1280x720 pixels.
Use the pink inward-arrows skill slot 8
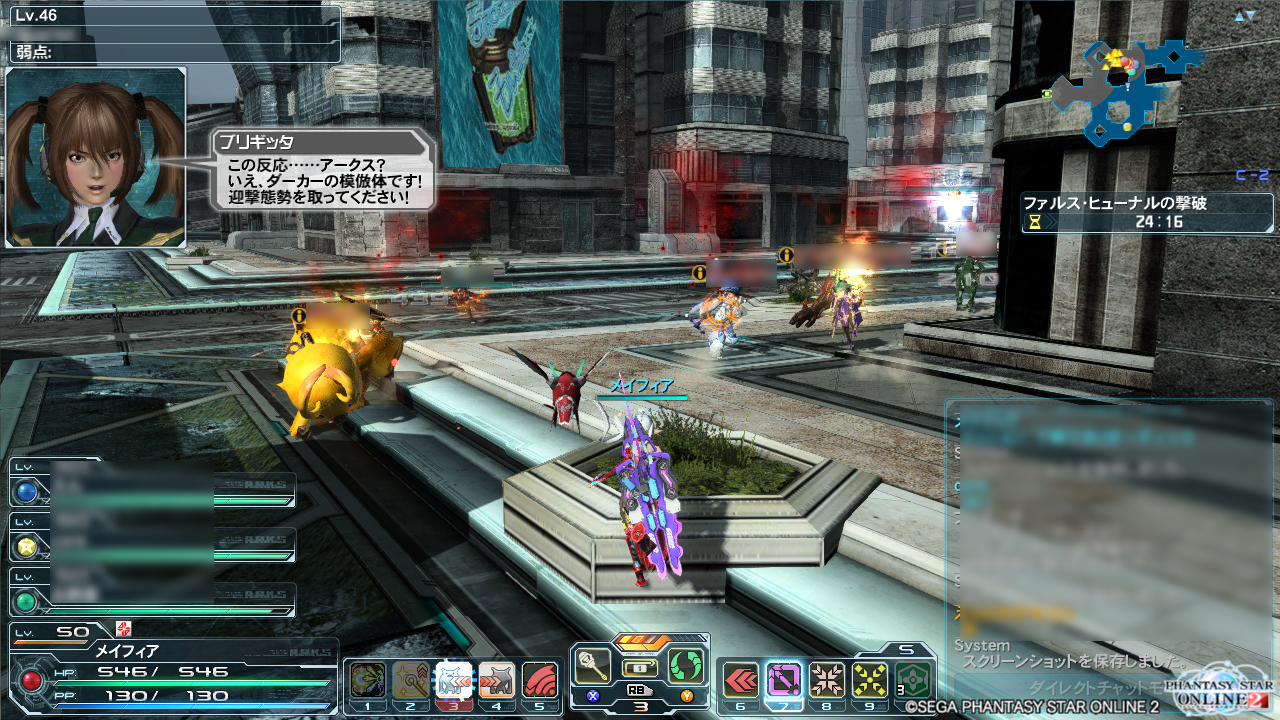pos(827,680)
